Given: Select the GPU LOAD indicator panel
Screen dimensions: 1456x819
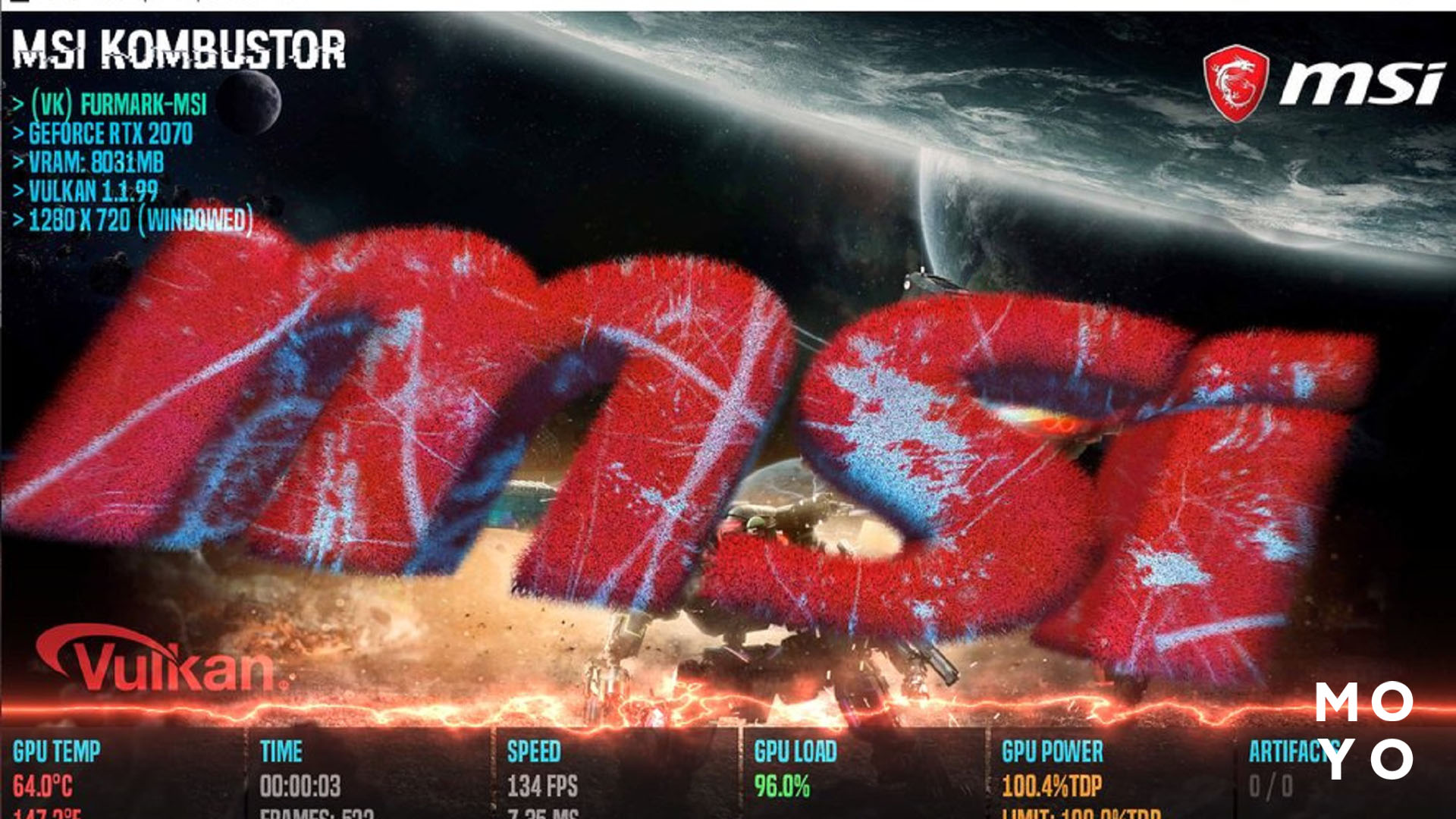Looking at the screenshot, I should click(796, 753).
